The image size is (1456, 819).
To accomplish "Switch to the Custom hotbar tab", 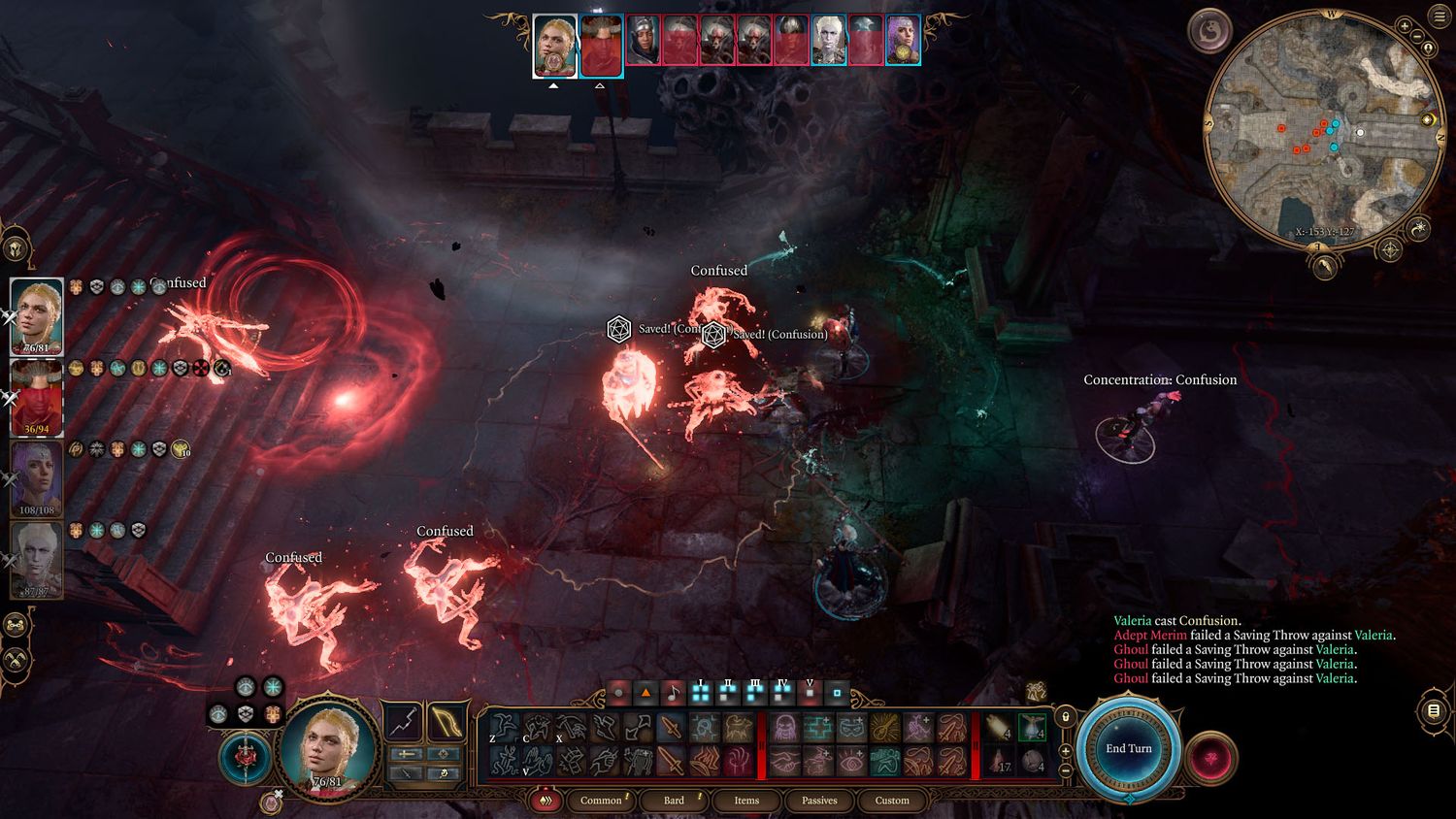I will [892, 801].
